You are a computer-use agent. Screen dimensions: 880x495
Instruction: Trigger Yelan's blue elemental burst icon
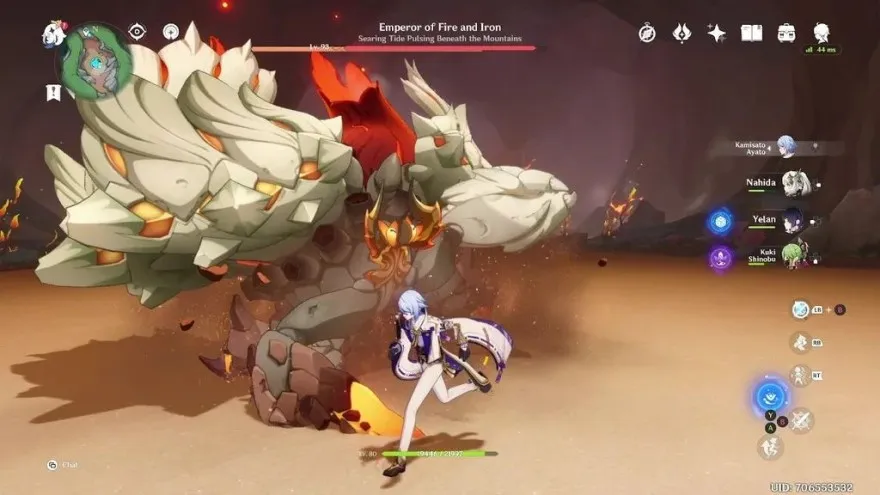[x=720, y=221]
